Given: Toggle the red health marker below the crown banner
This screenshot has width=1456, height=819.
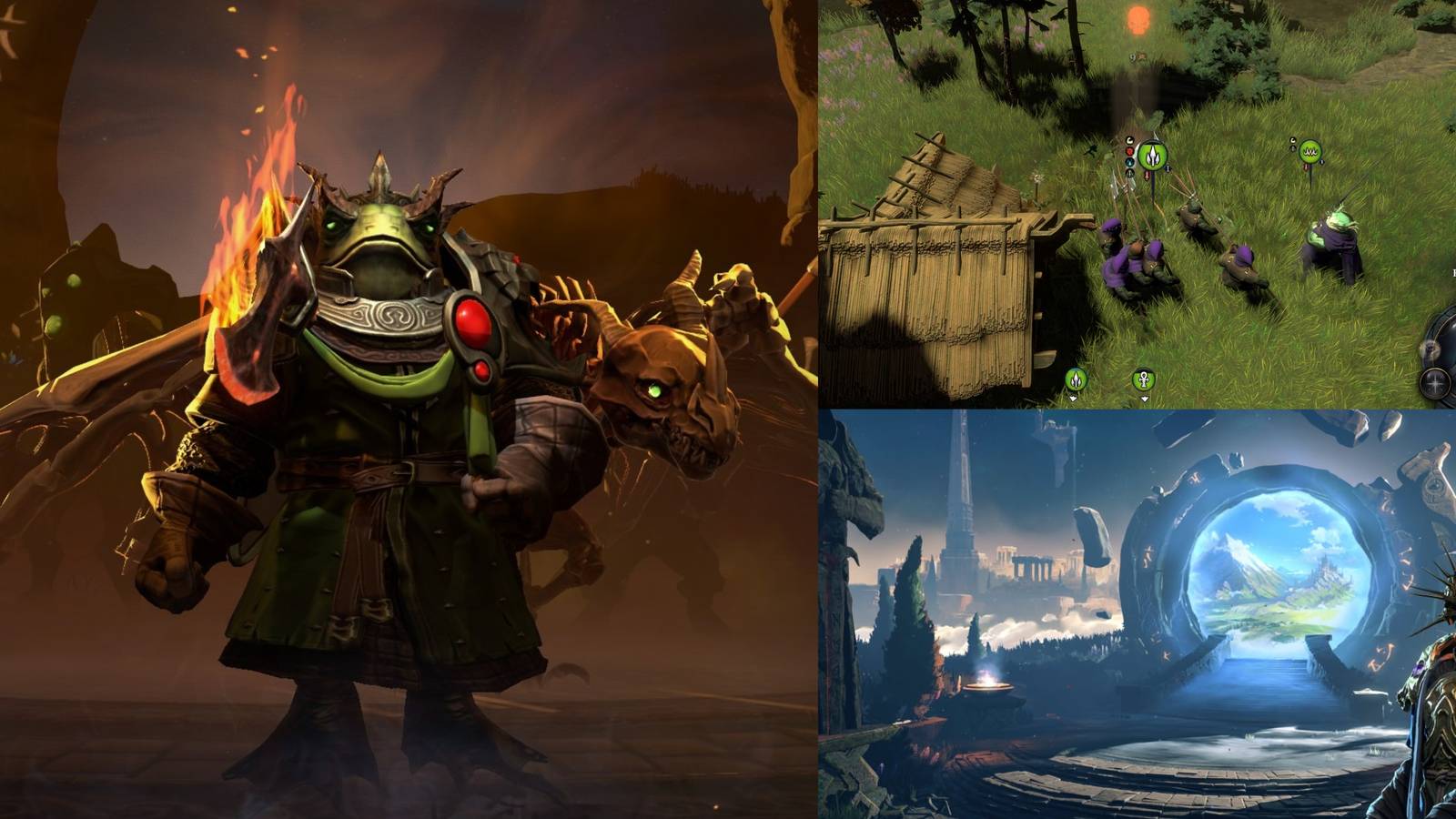Looking at the screenshot, I should (1306, 167).
